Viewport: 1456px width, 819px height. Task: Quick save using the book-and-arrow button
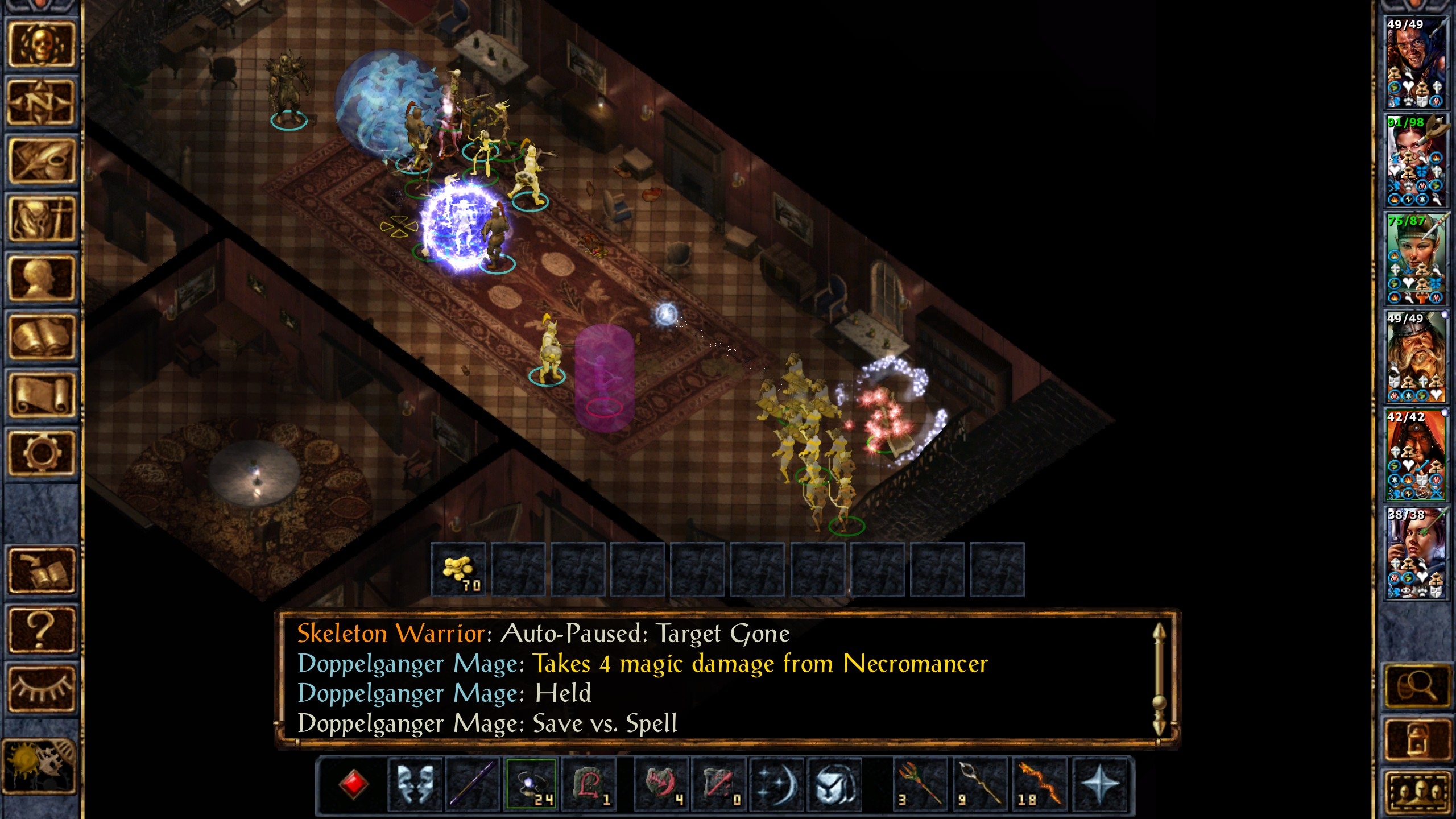(x=41, y=570)
